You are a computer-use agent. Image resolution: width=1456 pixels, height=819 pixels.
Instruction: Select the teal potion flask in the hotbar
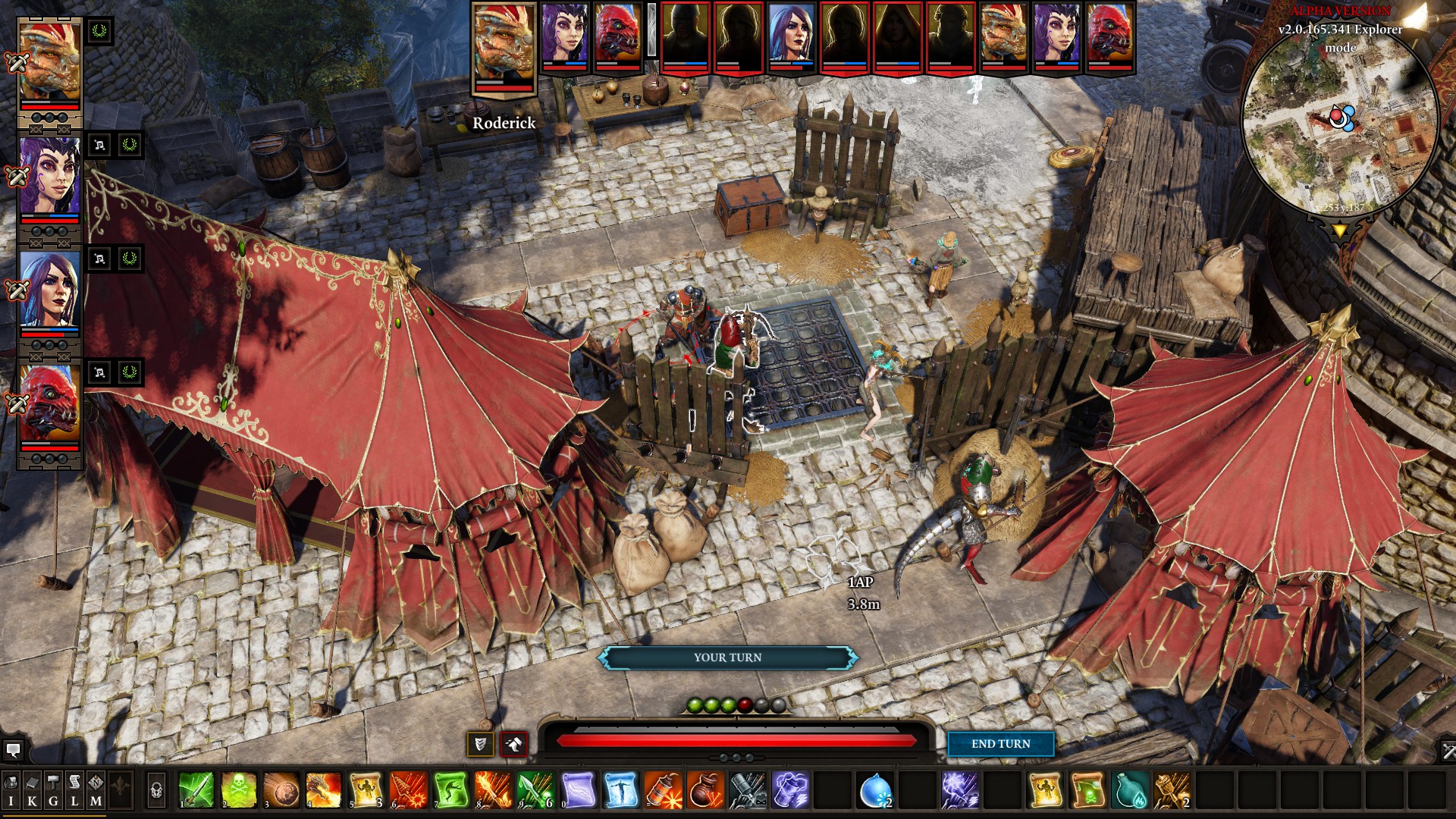[x=1130, y=790]
